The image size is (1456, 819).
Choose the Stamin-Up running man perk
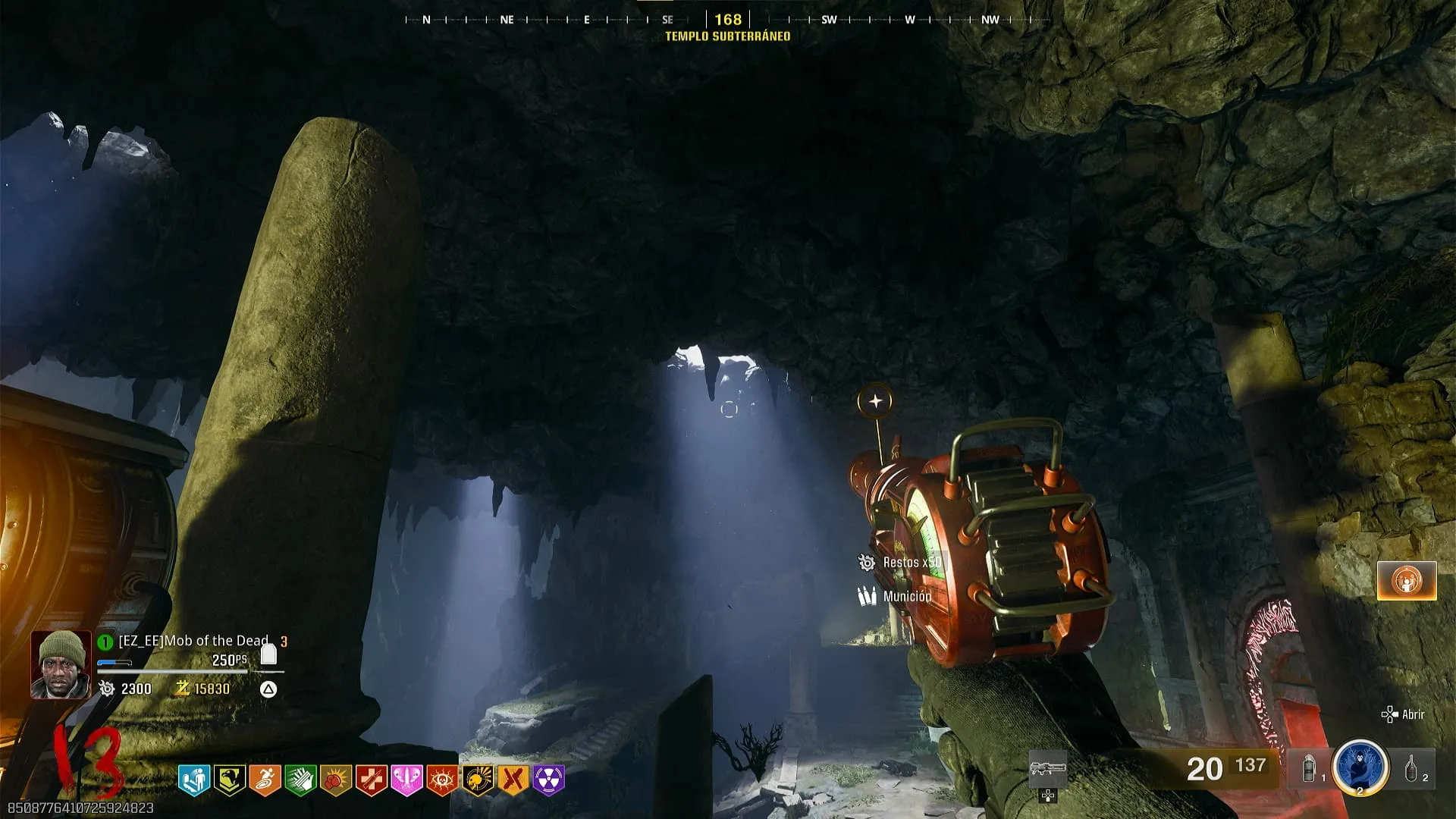click(x=265, y=780)
